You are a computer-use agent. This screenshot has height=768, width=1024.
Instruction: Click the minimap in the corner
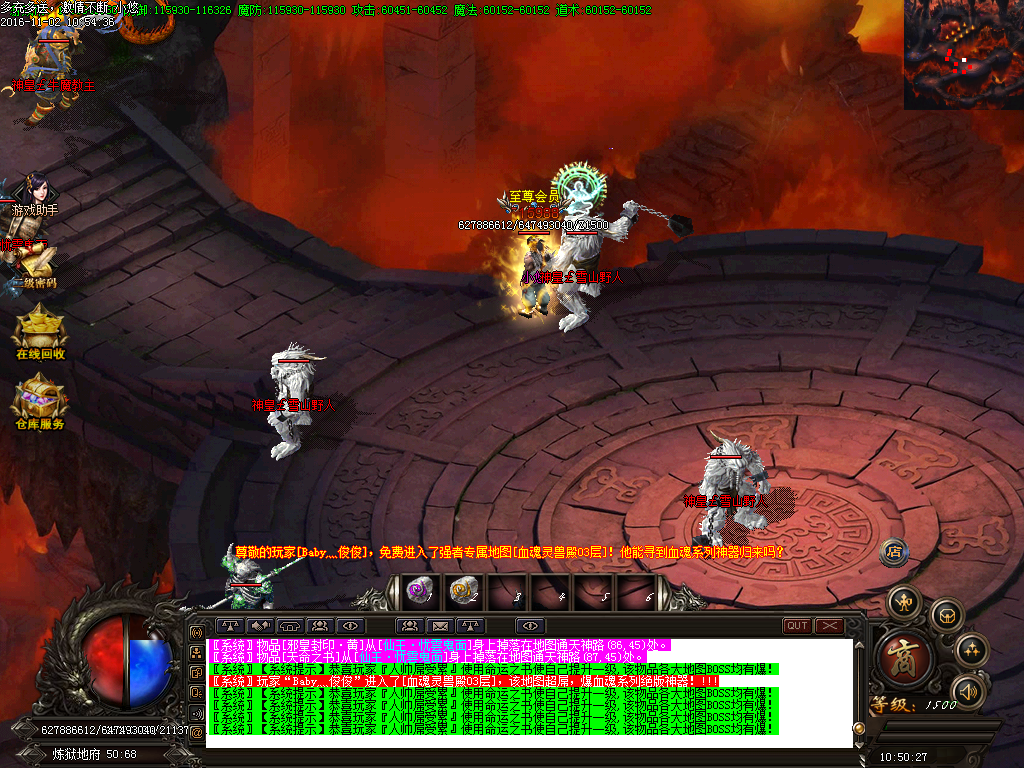[x=963, y=54]
